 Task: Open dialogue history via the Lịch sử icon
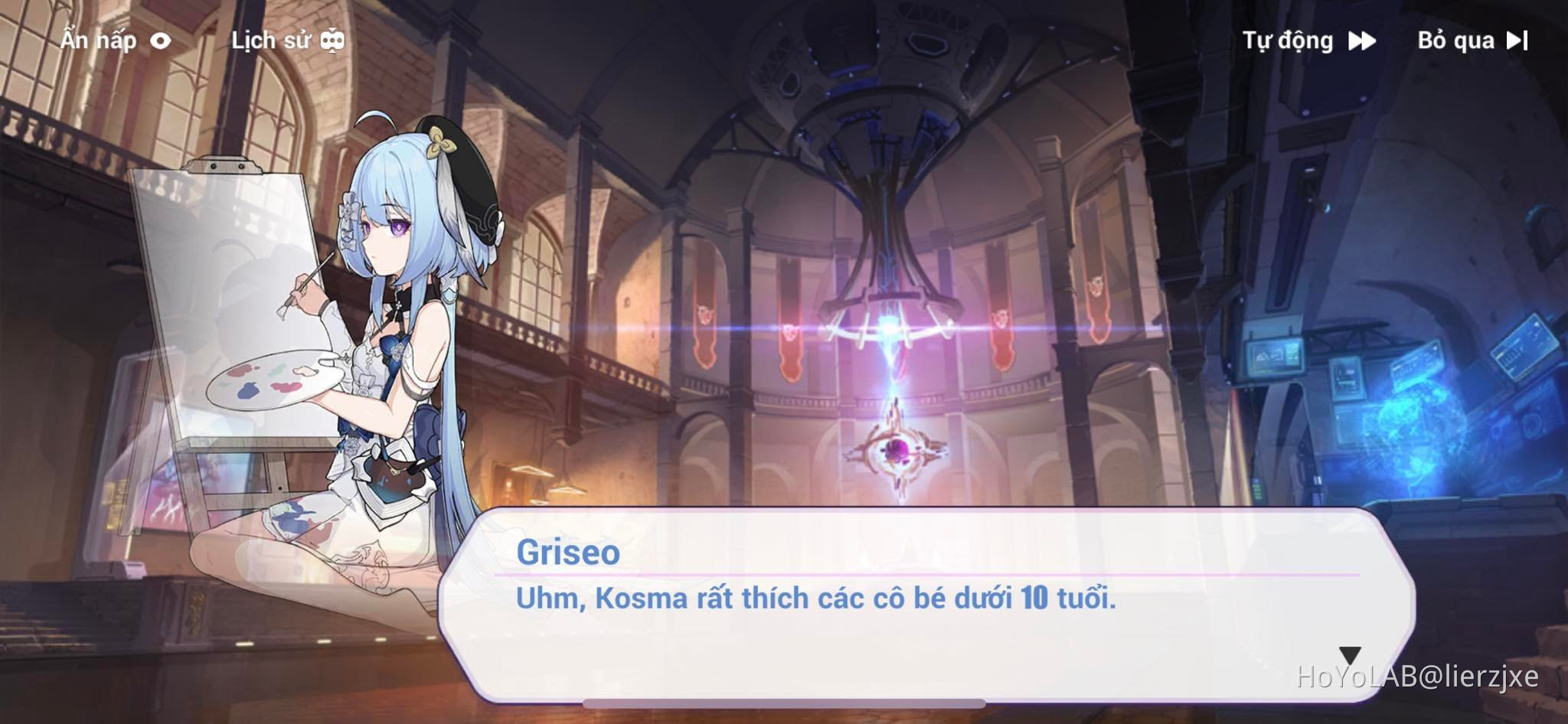click(x=332, y=39)
